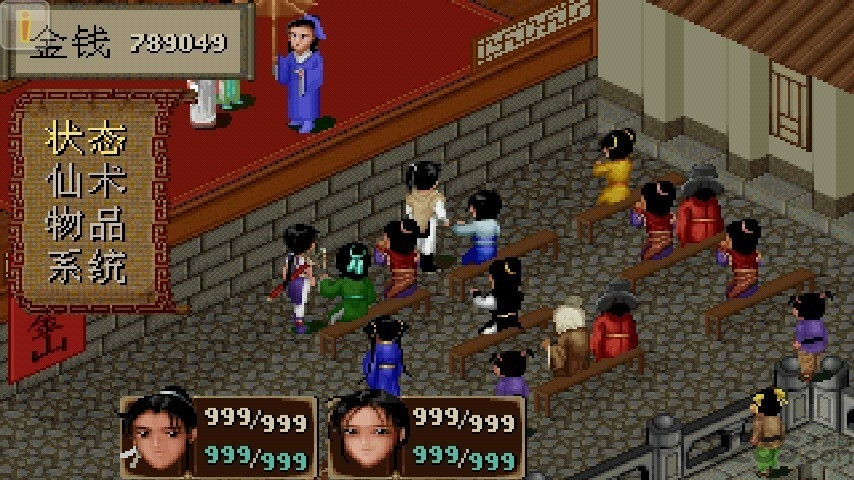Image resolution: width=854 pixels, height=480 pixels.
Task: Select the long-haired heroine's portrait
Action: (368, 435)
